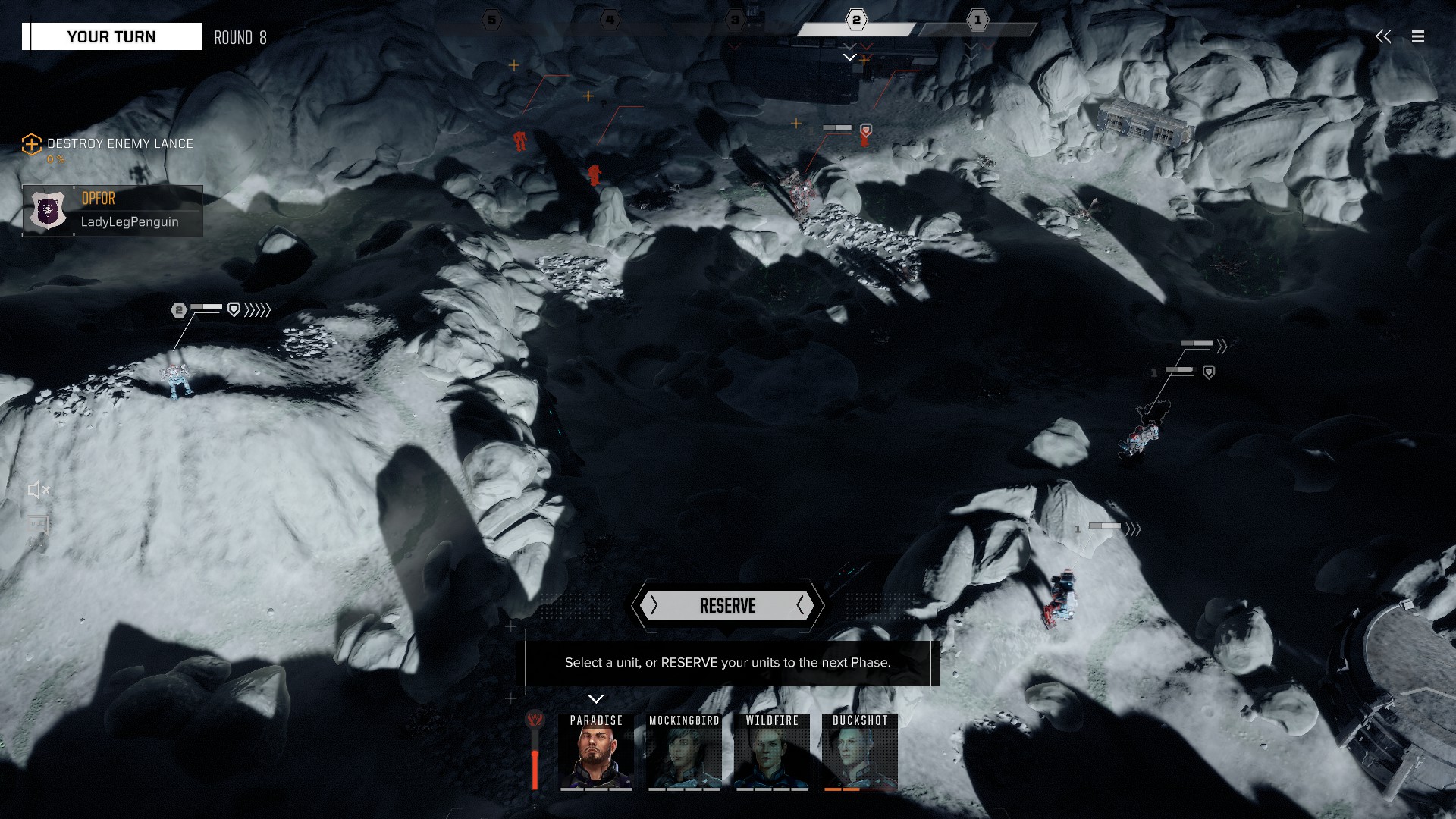Select initiative phase 1 marker
Image resolution: width=1456 pixels, height=819 pixels.
977,20
